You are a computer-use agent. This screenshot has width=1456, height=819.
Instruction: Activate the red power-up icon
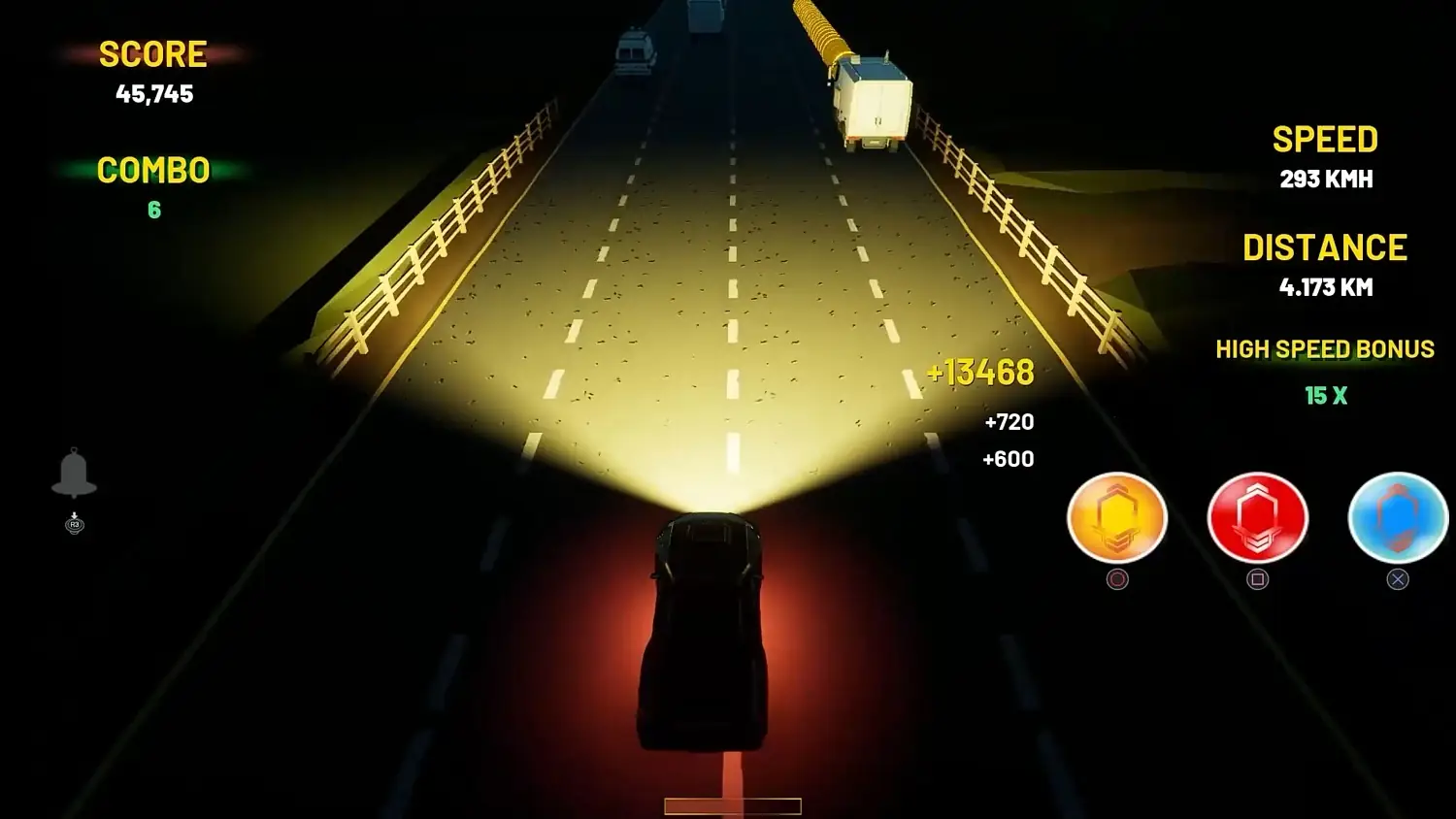[1258, 518]
